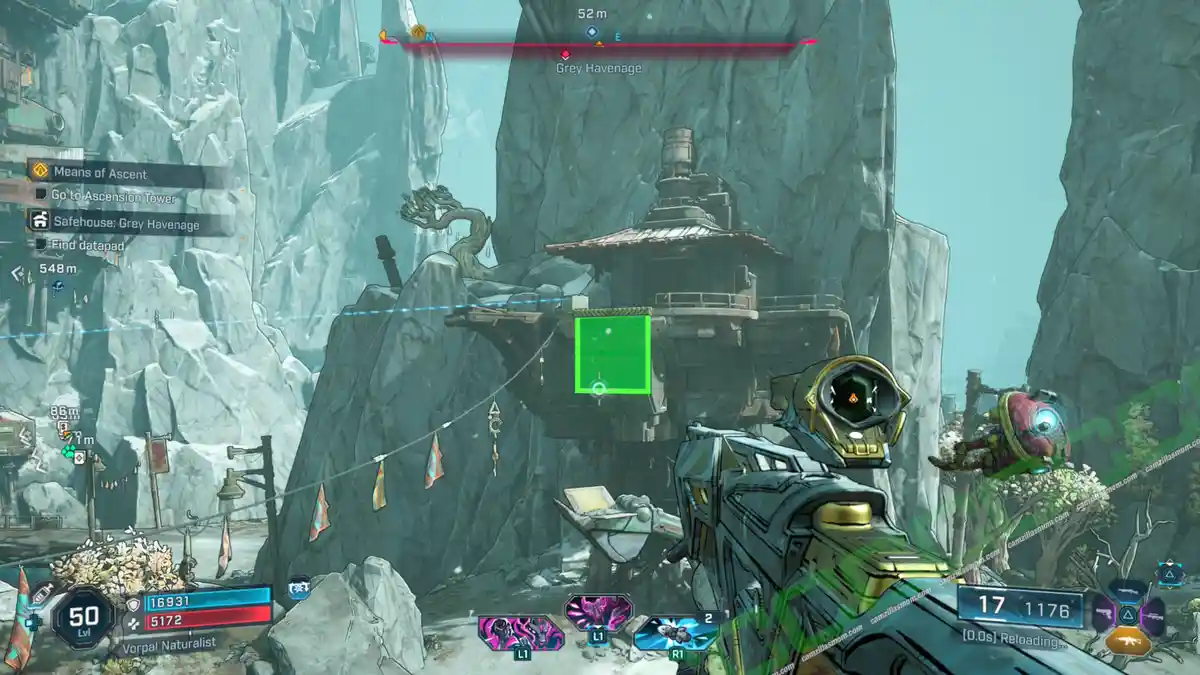Viewport: 1200px width, 675px height.
Task: Use the blue ordnance ability icon
Action: 676,632
